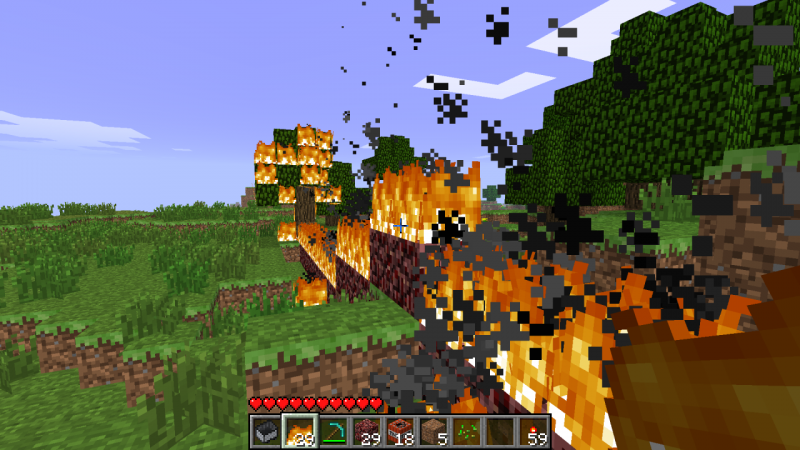The image size is (800, 450).
Task: Select the green seeds hotbar slot
Action: [466, 432]
